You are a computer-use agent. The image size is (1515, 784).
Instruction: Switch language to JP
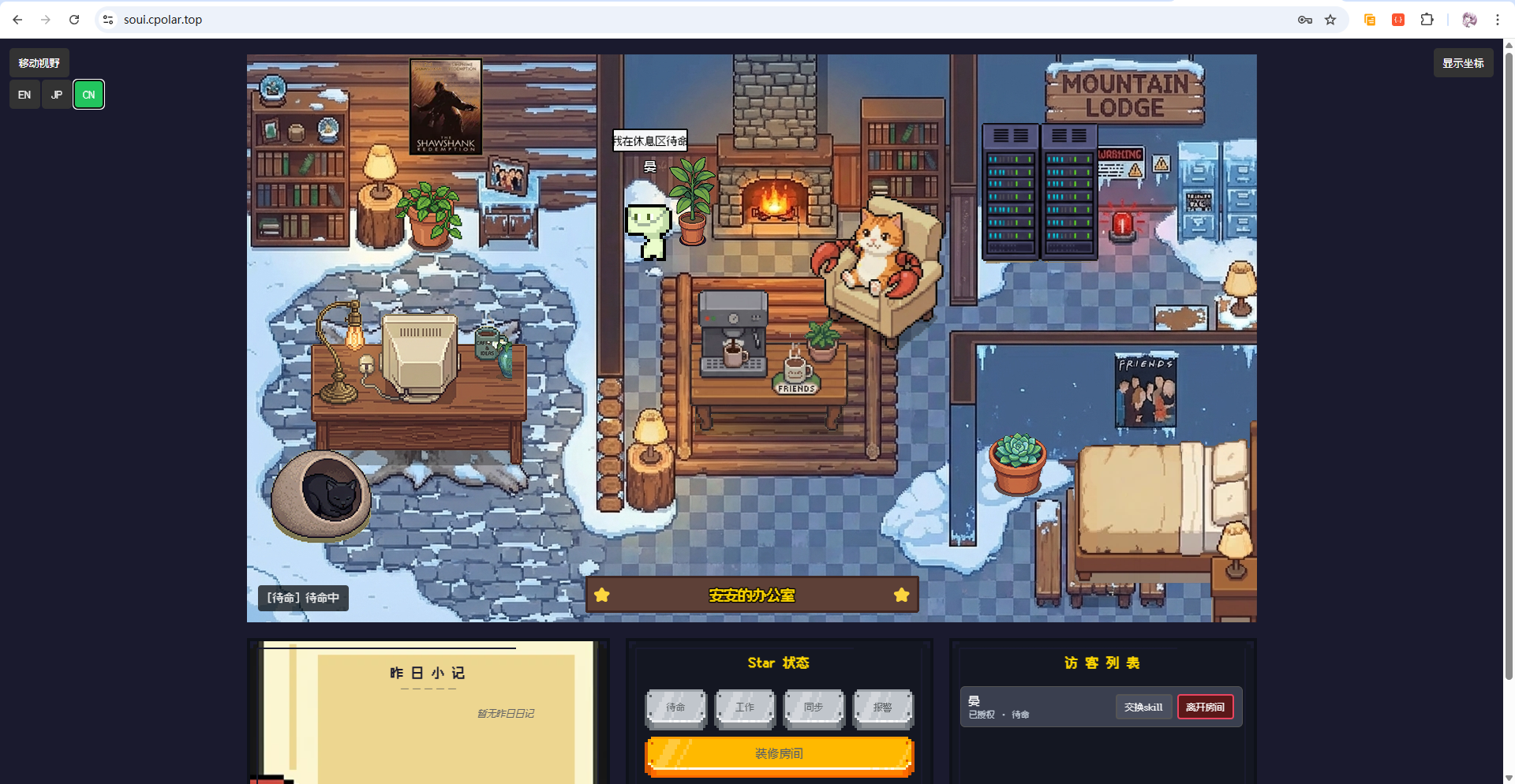pyautogui.click(x=57, y=95)
